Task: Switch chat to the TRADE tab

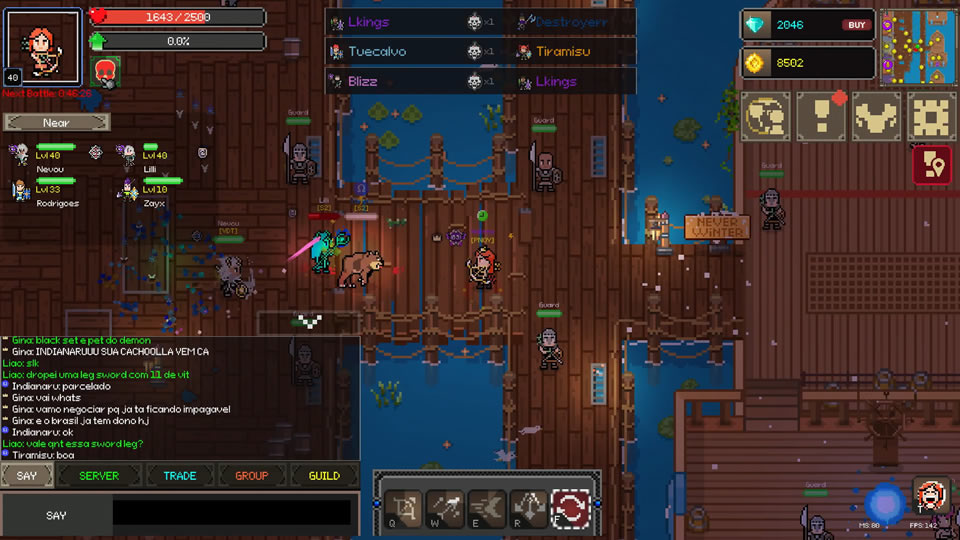Action: click(180, 476)
